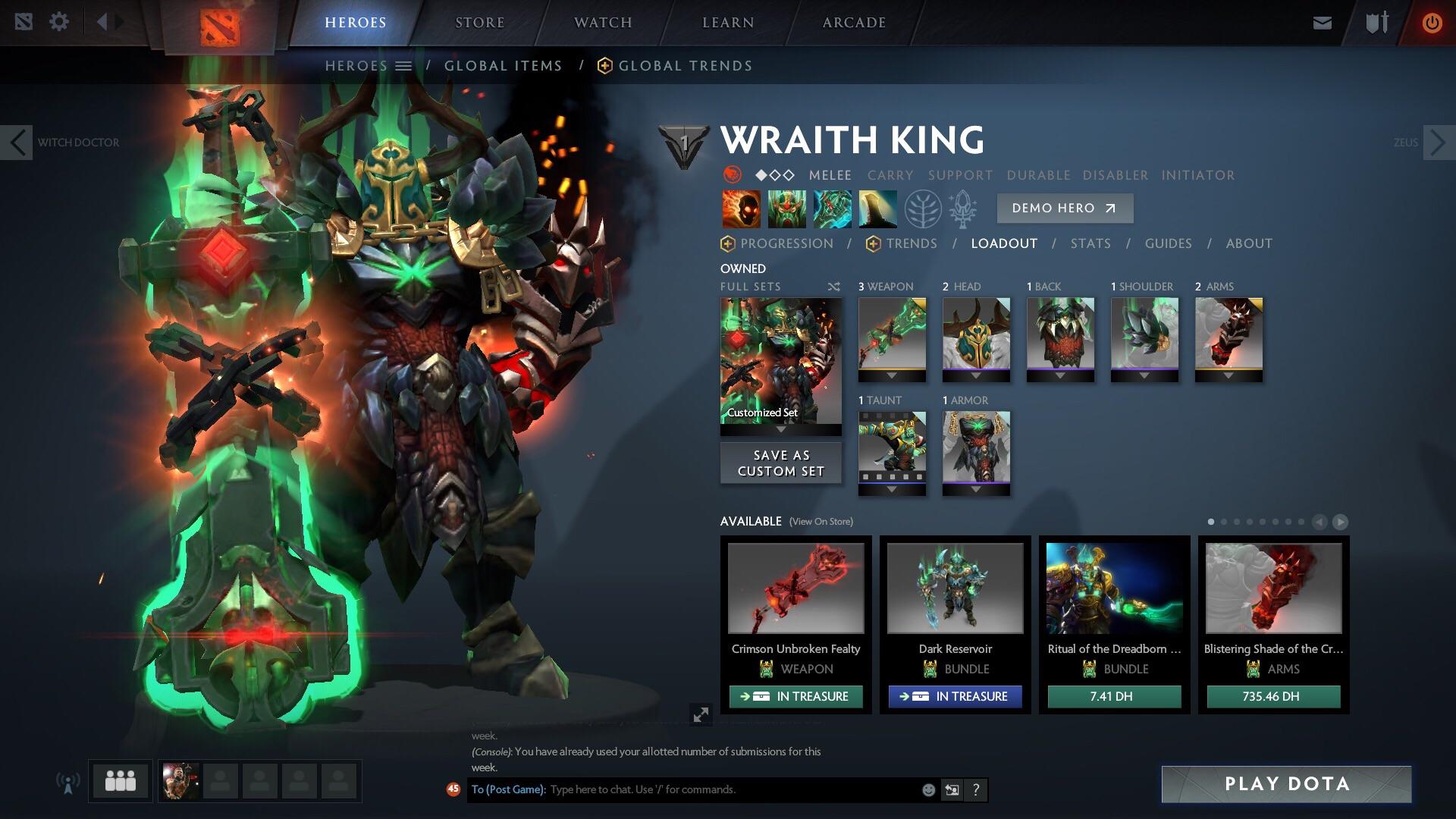The width and height of the screenshot is (1456, 819).
Task: Toggle the screenshot share option beside chat
Action: [952, 789]
